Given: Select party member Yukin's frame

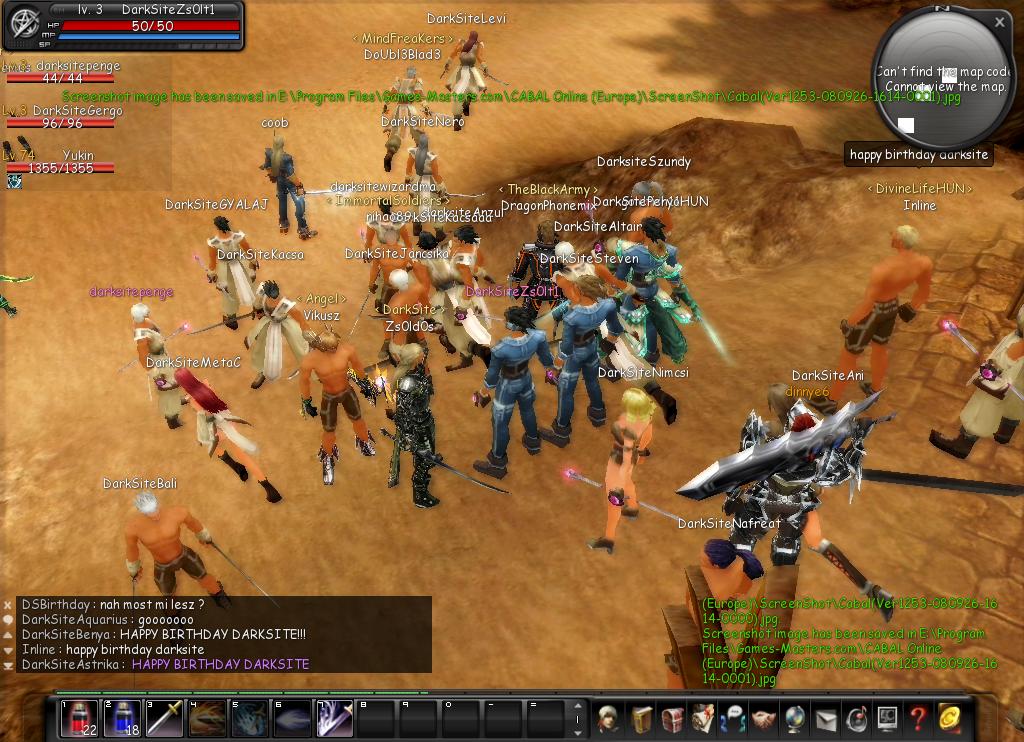Looking at the screenshot, I should pos(60,162).
